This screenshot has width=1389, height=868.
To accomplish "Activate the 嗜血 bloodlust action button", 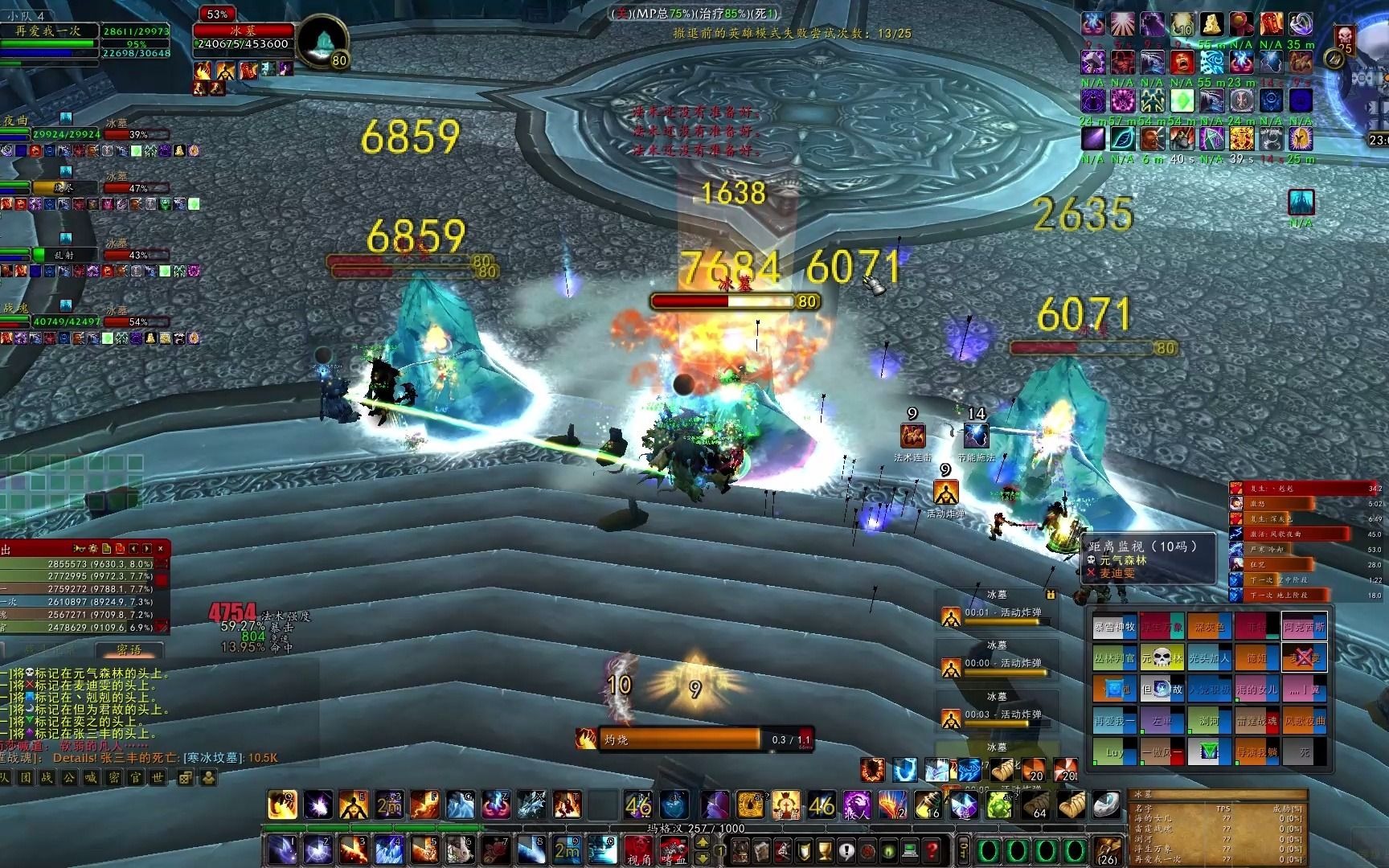I will (673, 848).
